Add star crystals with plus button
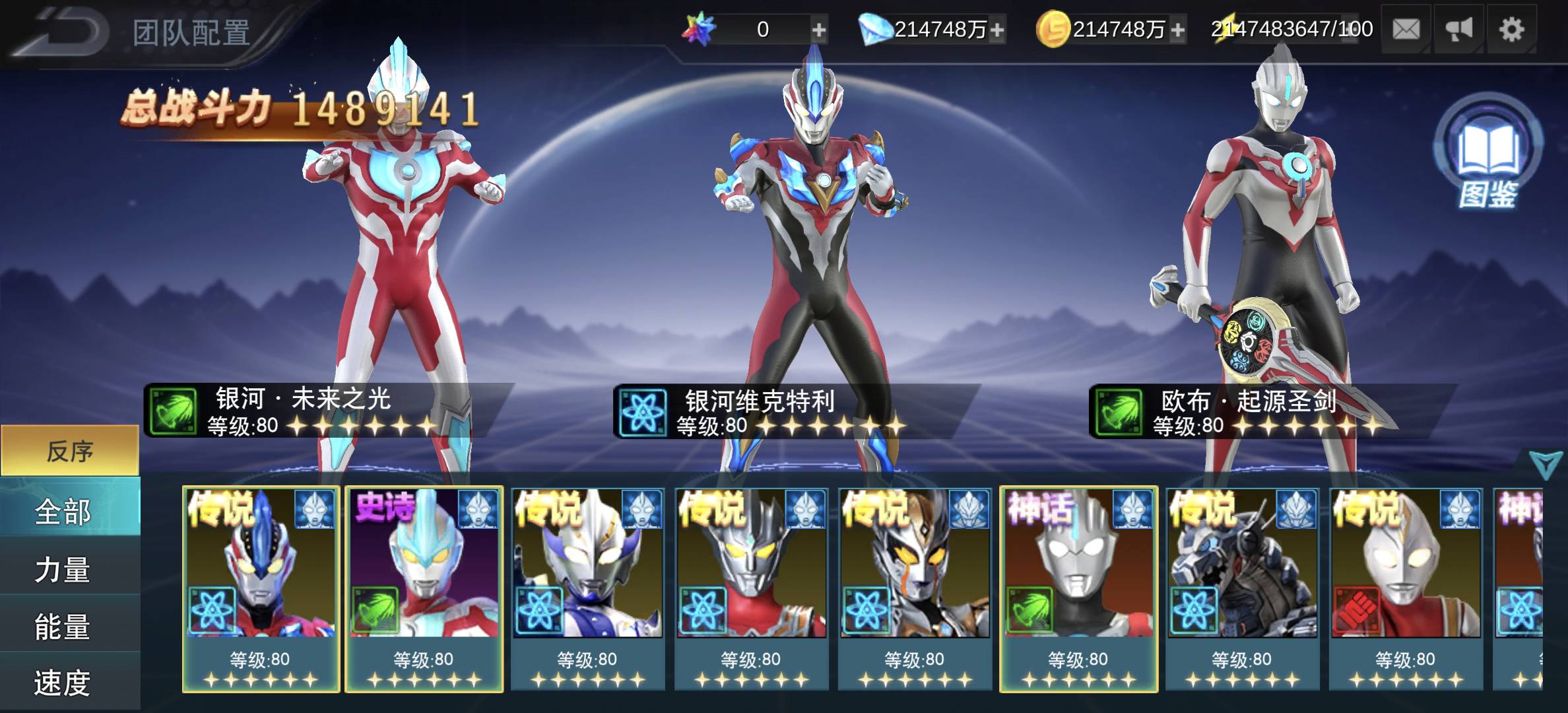 pos(818,30)
